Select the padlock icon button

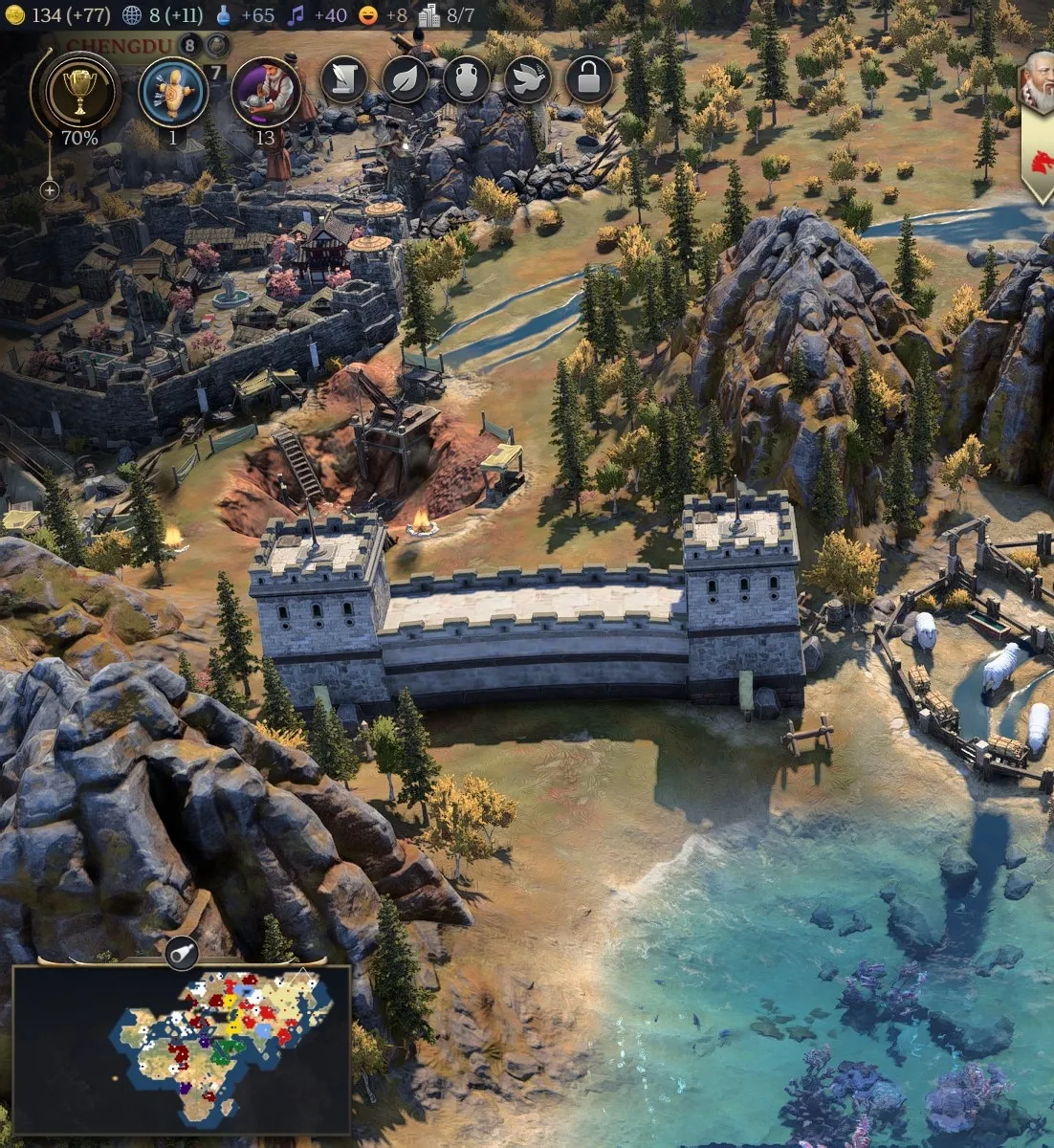coord(588,80)
